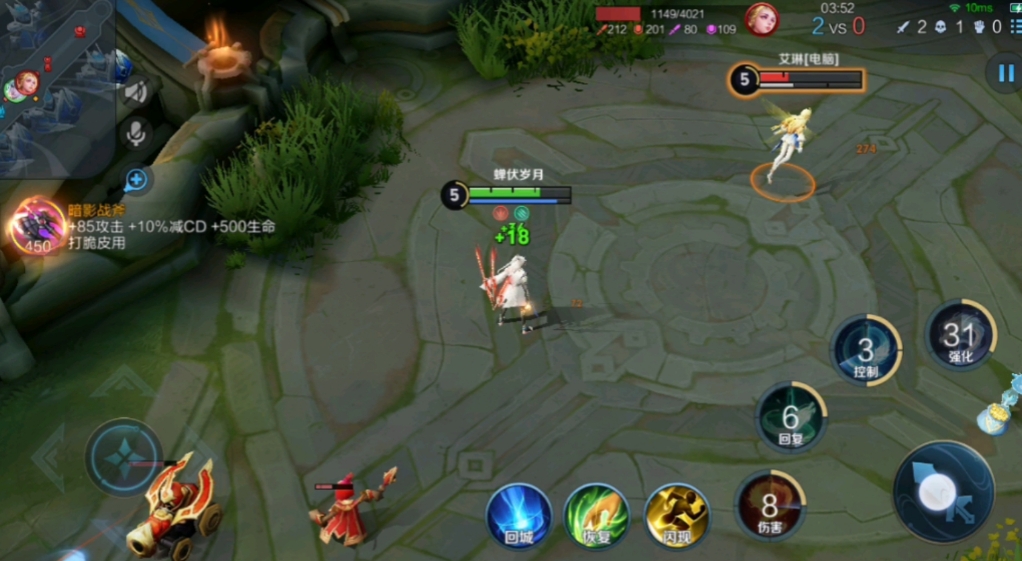
Task: Open the quick chat bubble with plus sign
Action: [x=137, y=180]
